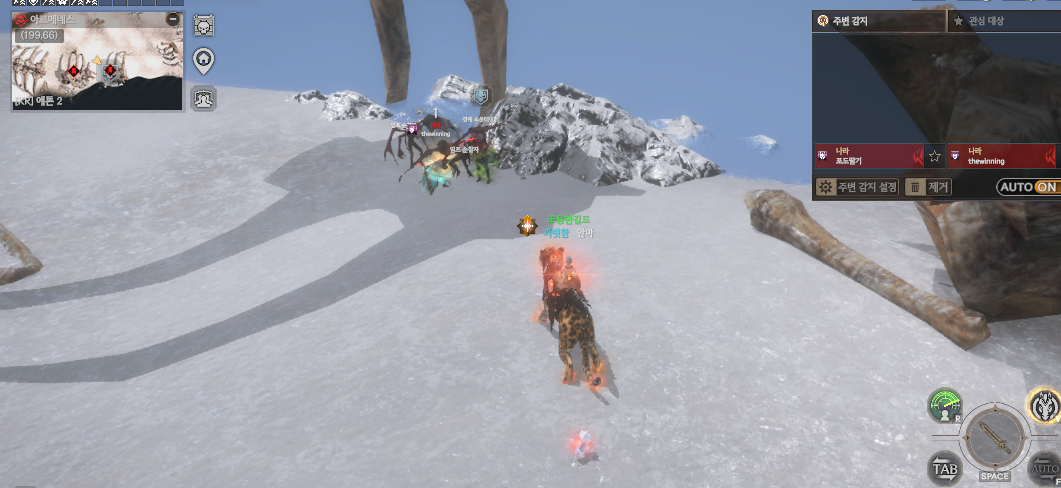Click the 제거 remove button

pyautogui.click(x=929, y=187)
